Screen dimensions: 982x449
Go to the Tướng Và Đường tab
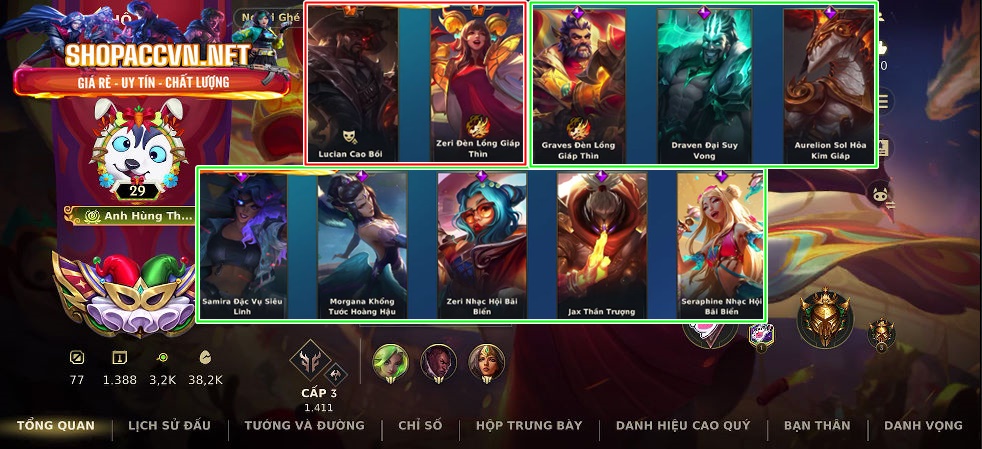[304, 426]
